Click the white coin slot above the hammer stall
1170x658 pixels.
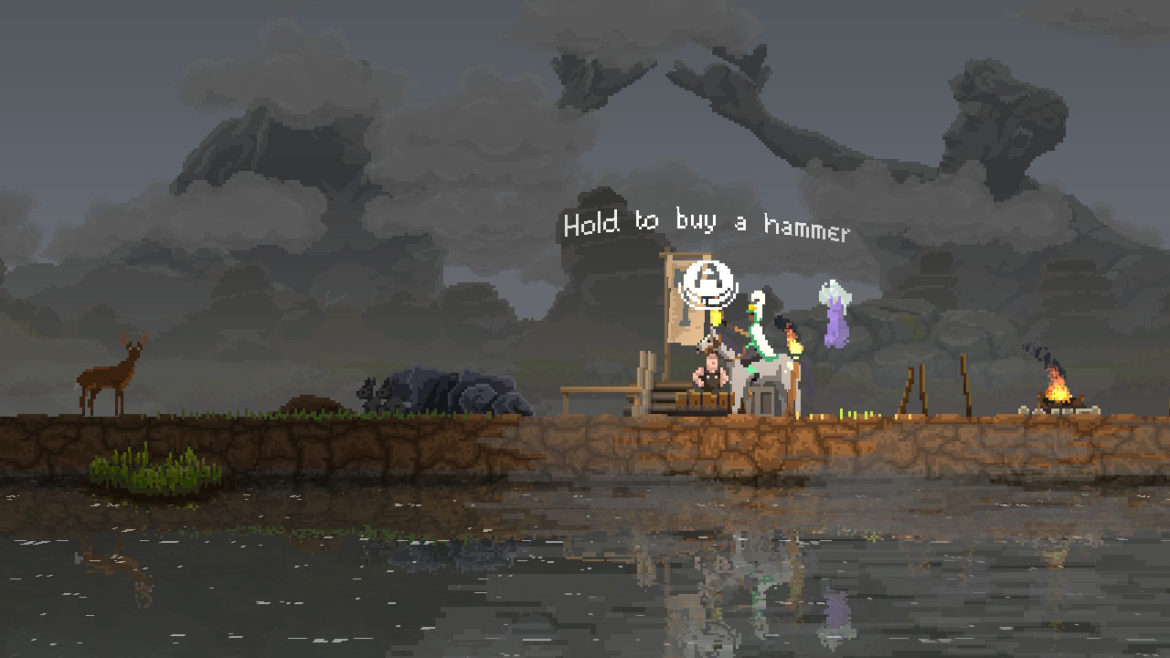[705, 282]
